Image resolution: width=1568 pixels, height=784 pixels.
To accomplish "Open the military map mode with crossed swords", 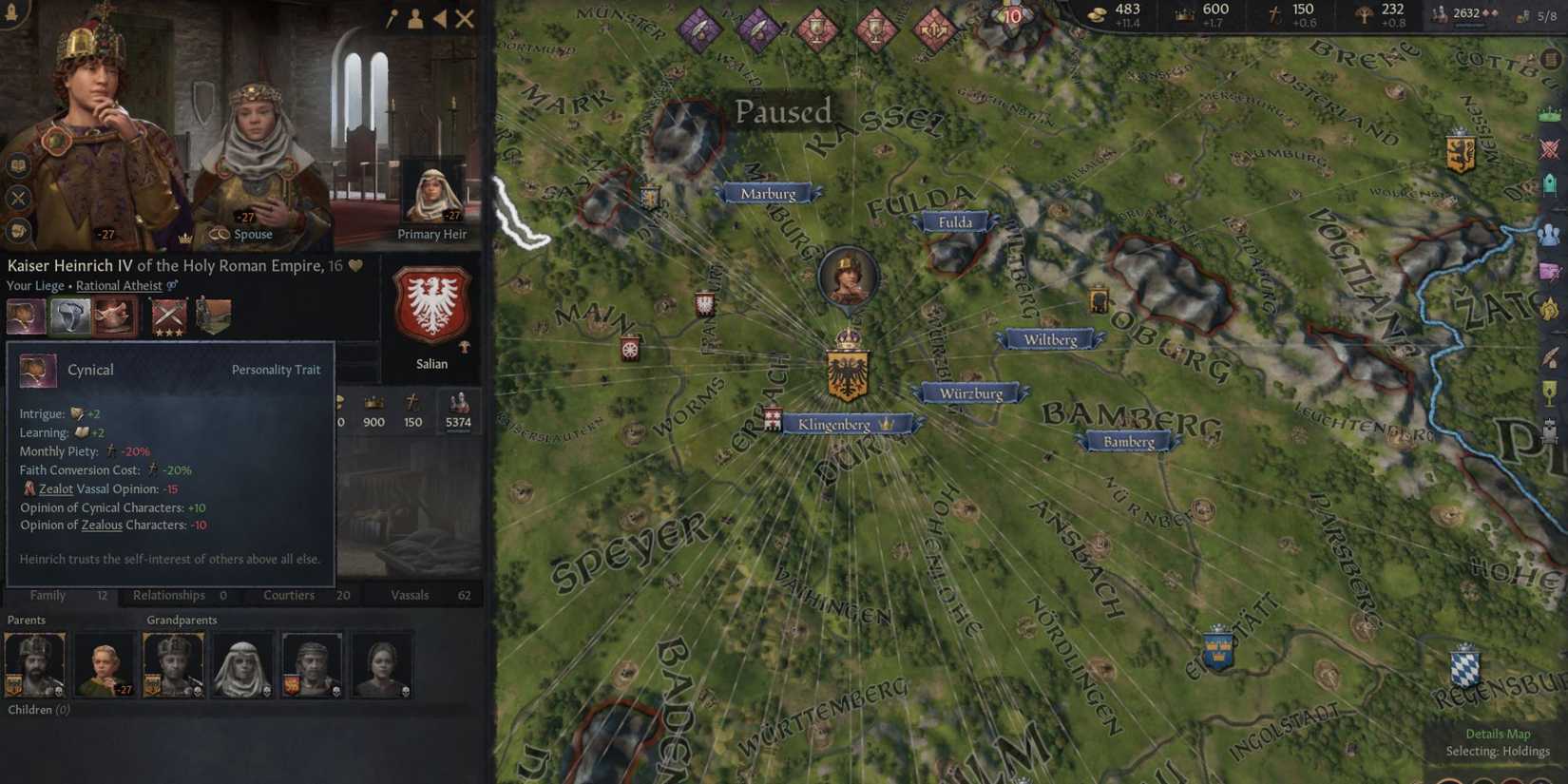I will (1551, 145).
